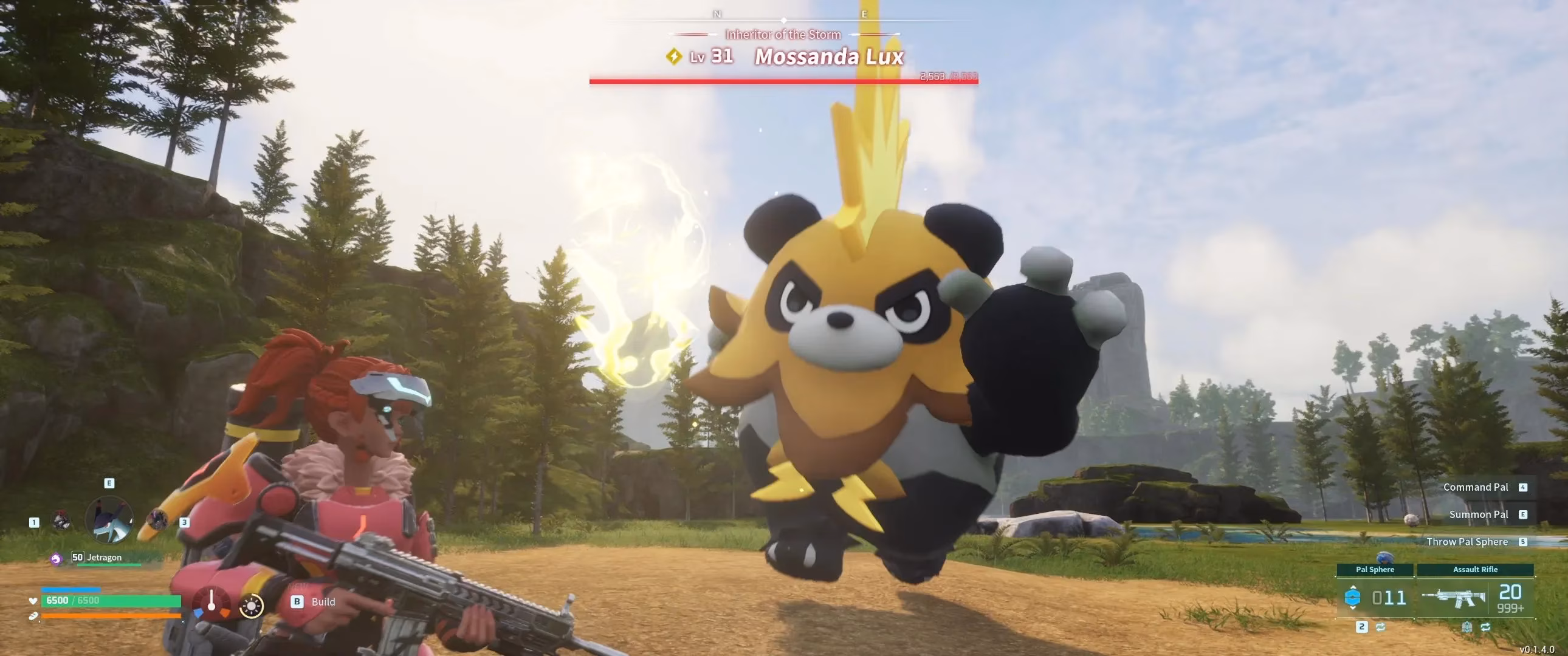Select the Assault Rifle weapon slot
Viewport: 1568px width, 656px height.
click(x=1475, y=596)
